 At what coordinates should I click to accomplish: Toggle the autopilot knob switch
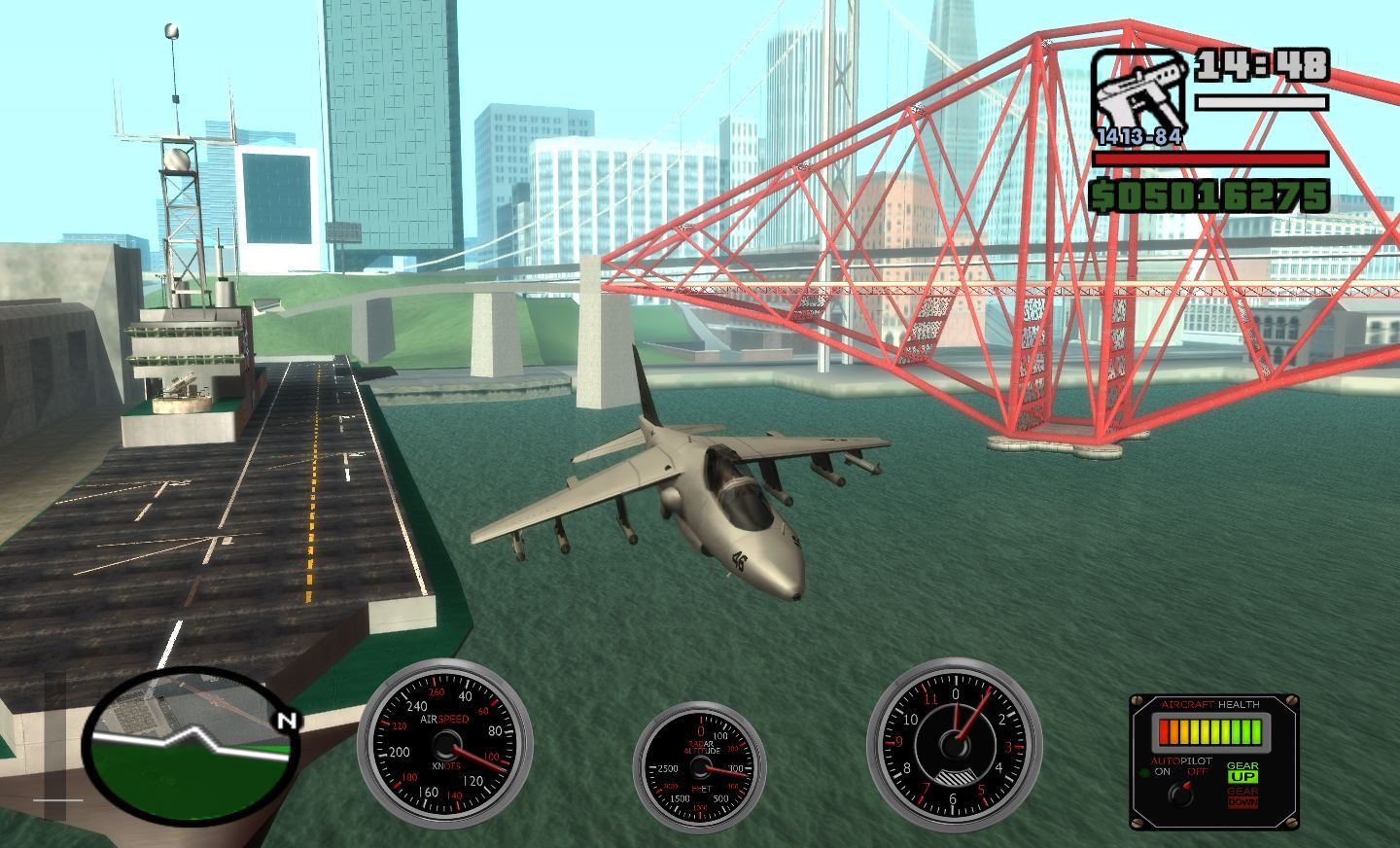pyautogui.click(x=1182, y=794)
